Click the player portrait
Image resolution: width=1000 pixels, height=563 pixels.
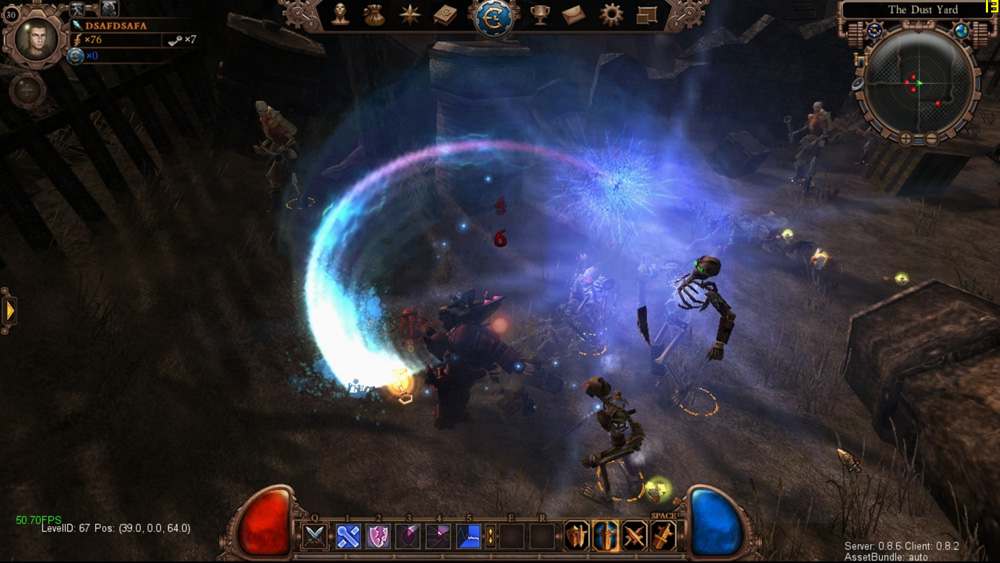point(37,39)
